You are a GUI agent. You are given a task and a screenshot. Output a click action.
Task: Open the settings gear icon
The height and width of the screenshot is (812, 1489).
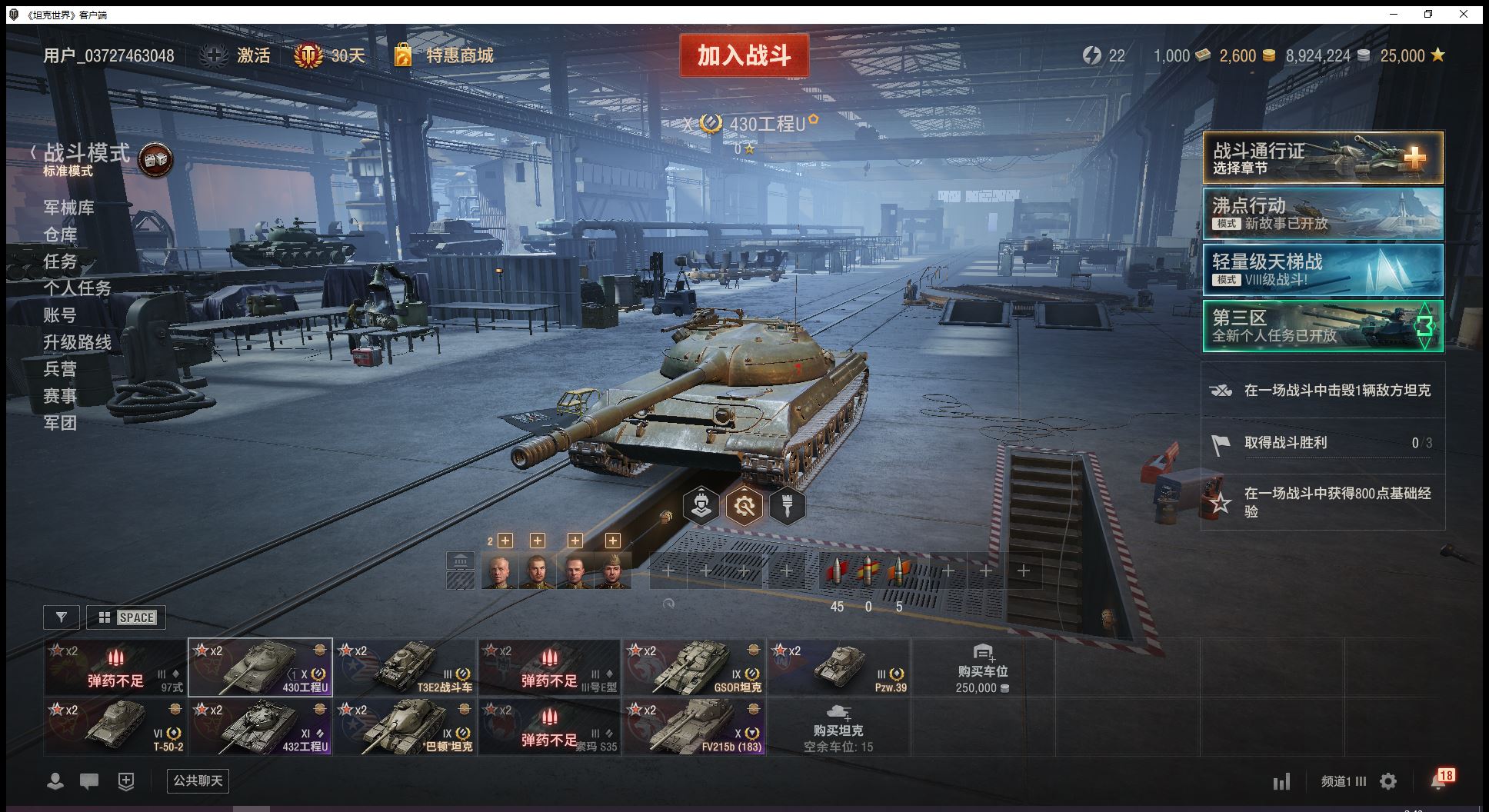(1388, 782)
